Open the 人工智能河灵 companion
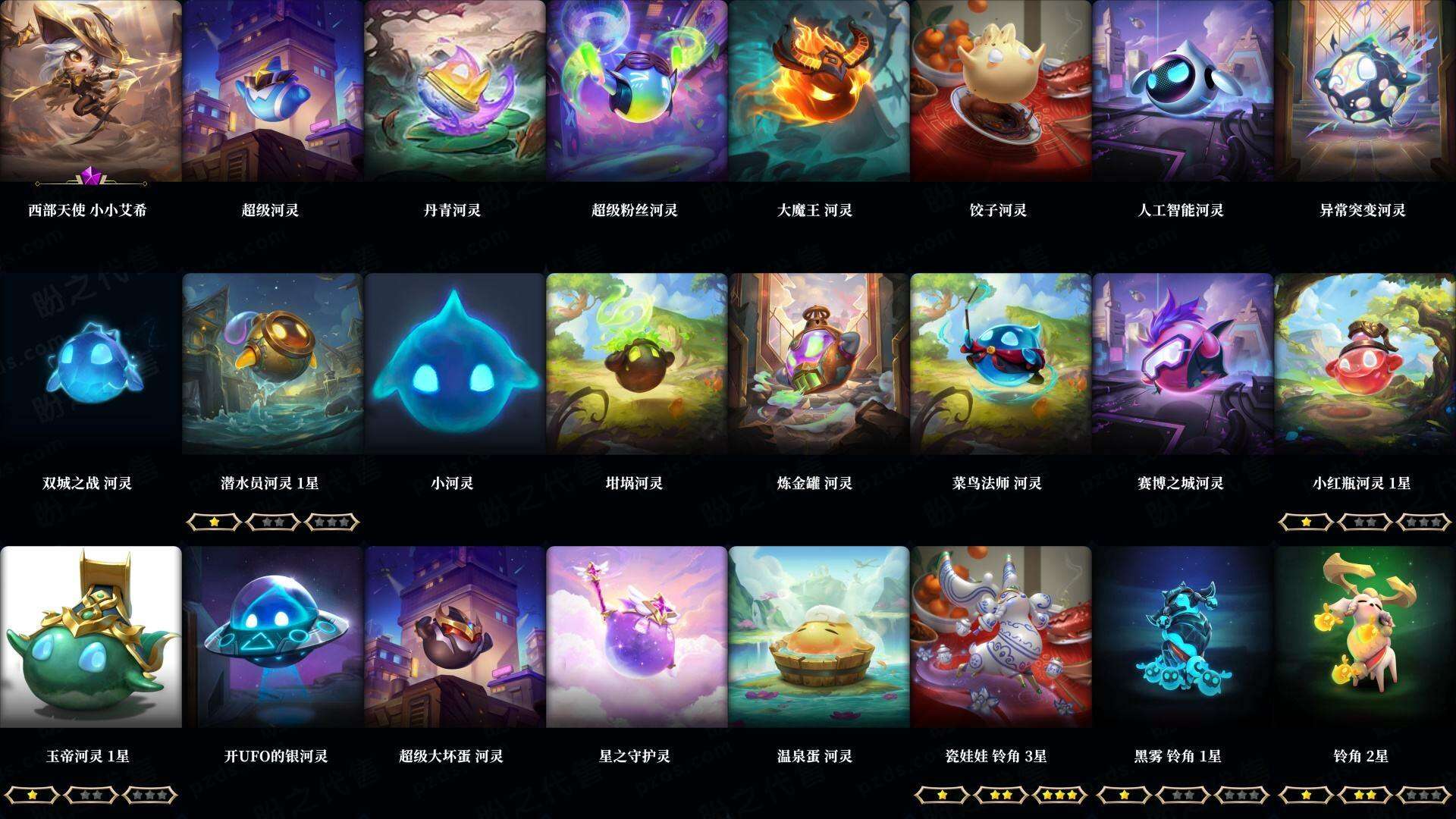The image size is (1456, 819). 1183,91
